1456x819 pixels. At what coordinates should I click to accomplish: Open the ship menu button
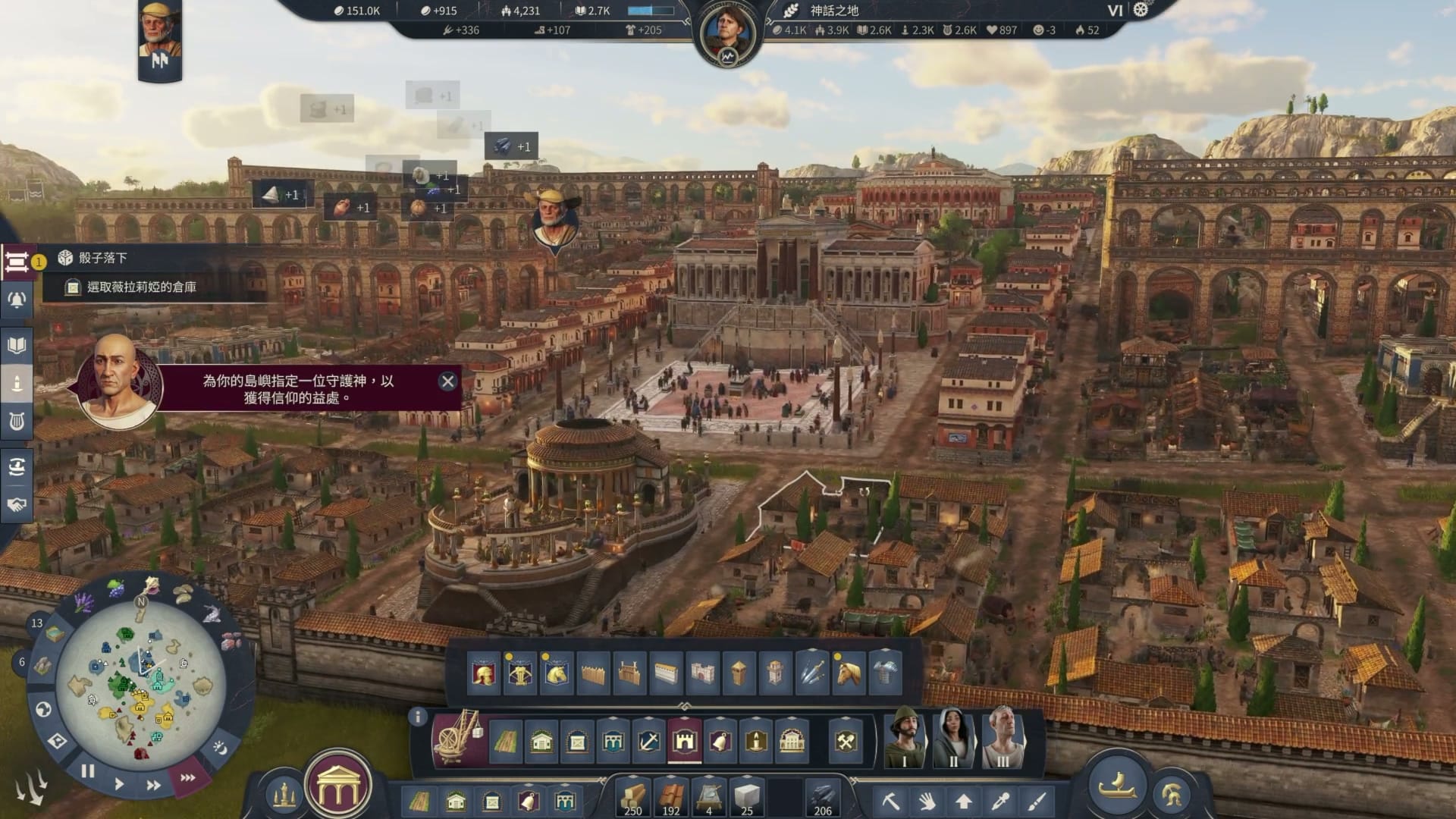(1116, 784)
